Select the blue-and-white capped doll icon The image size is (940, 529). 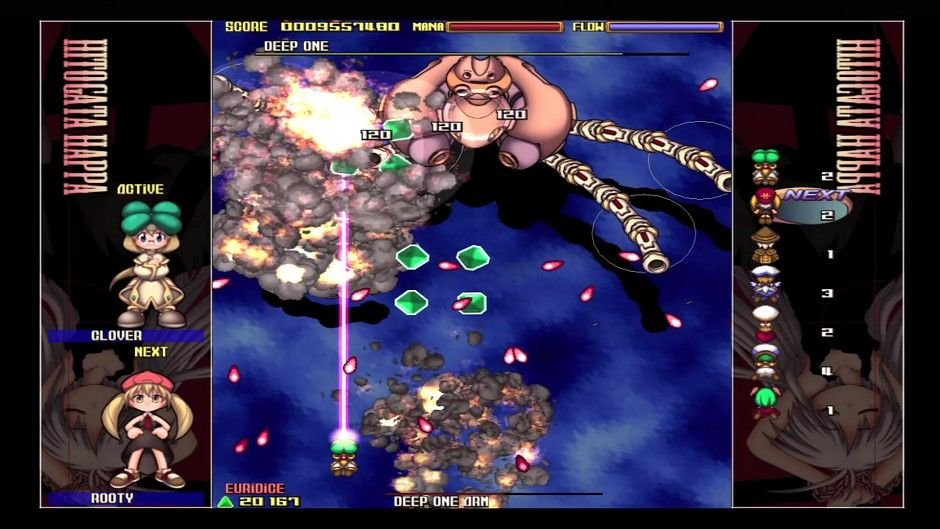765,285
